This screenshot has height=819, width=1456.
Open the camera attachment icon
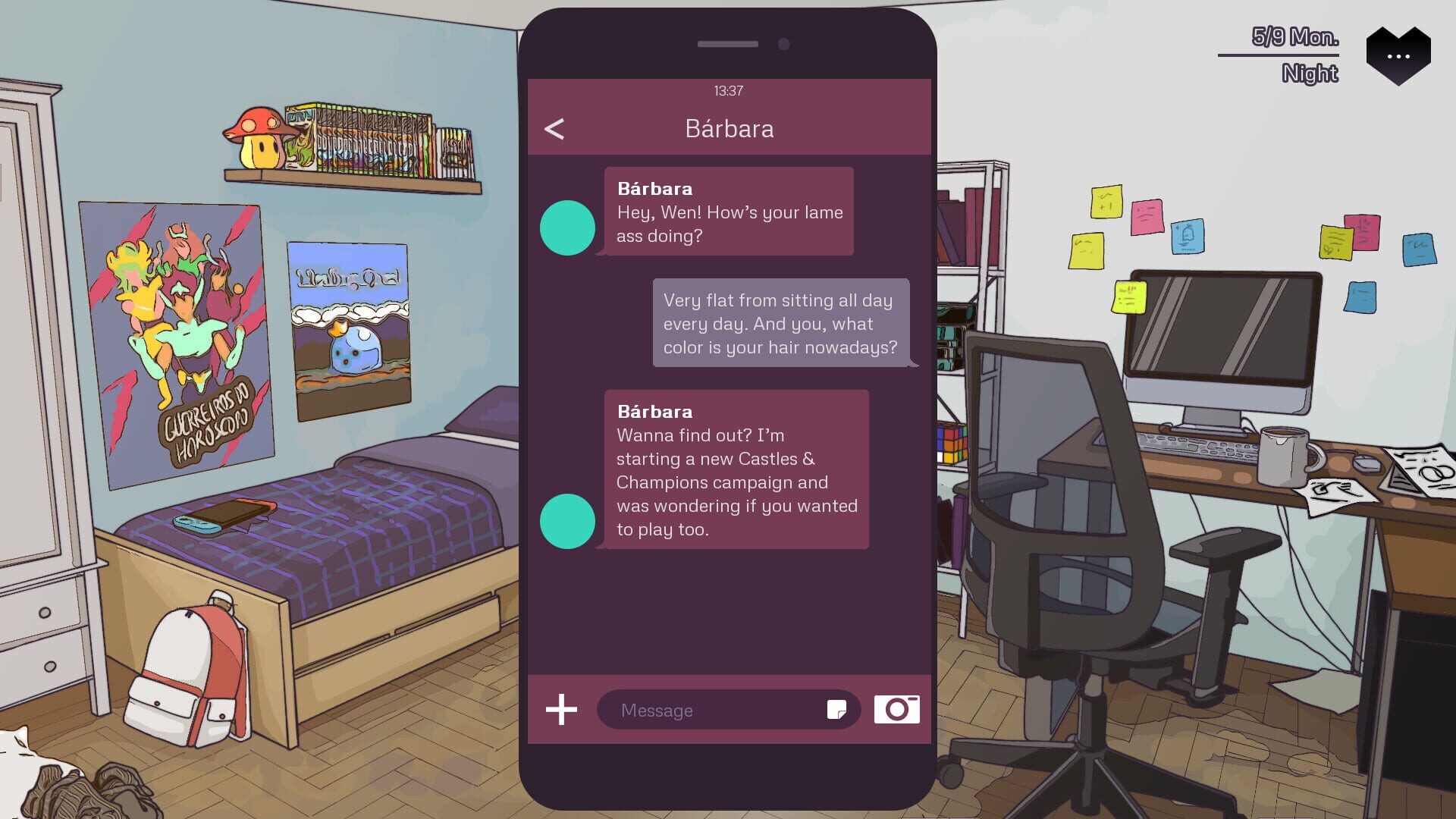pos(898,710)
